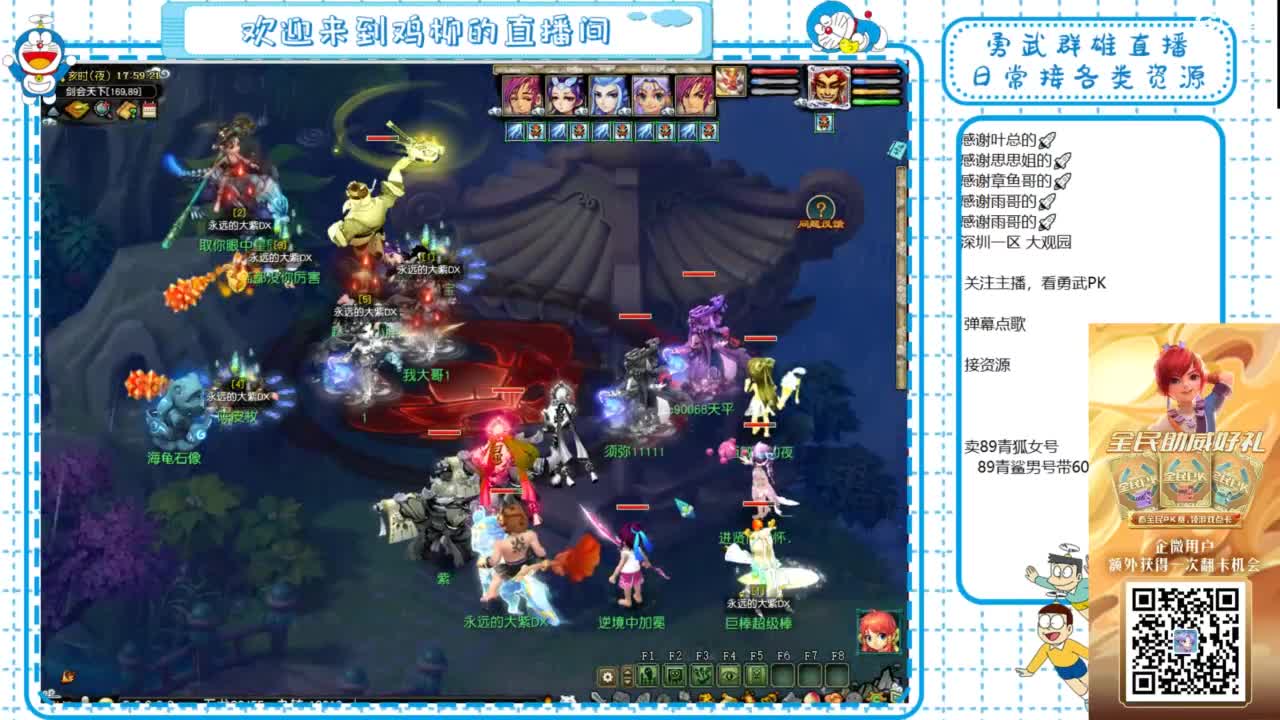1280x720 pixels.
Task: Click the mail with question mark icon
Action: point(127,110)
